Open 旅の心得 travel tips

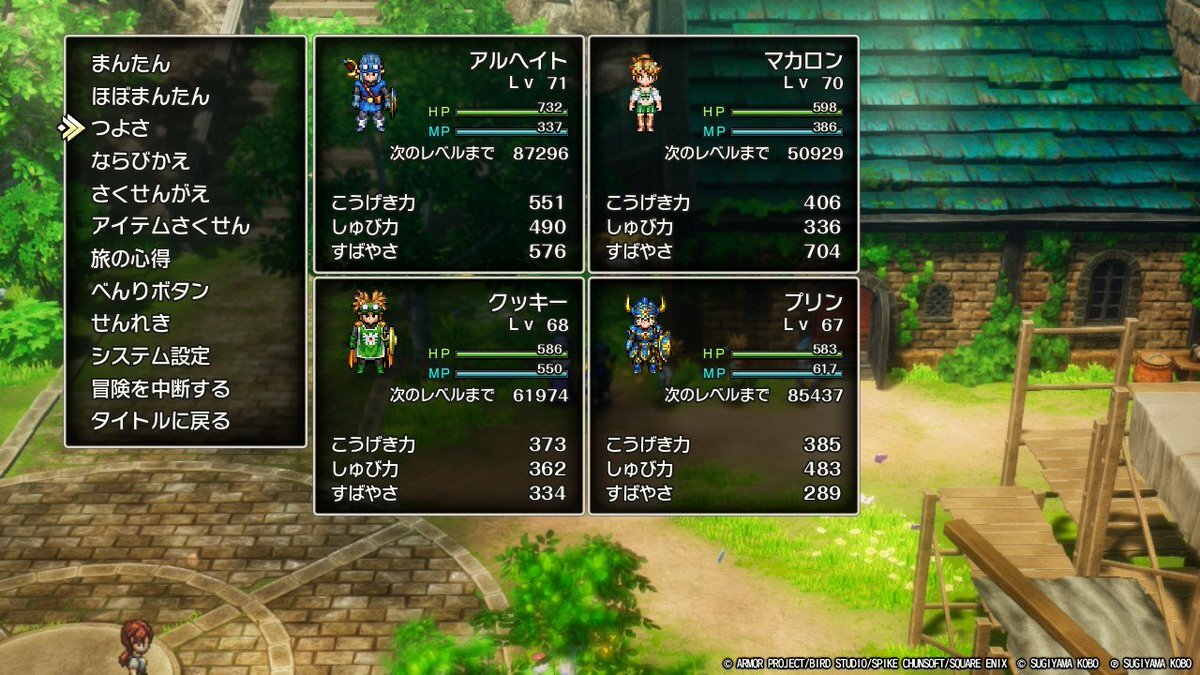coord(131,259)
